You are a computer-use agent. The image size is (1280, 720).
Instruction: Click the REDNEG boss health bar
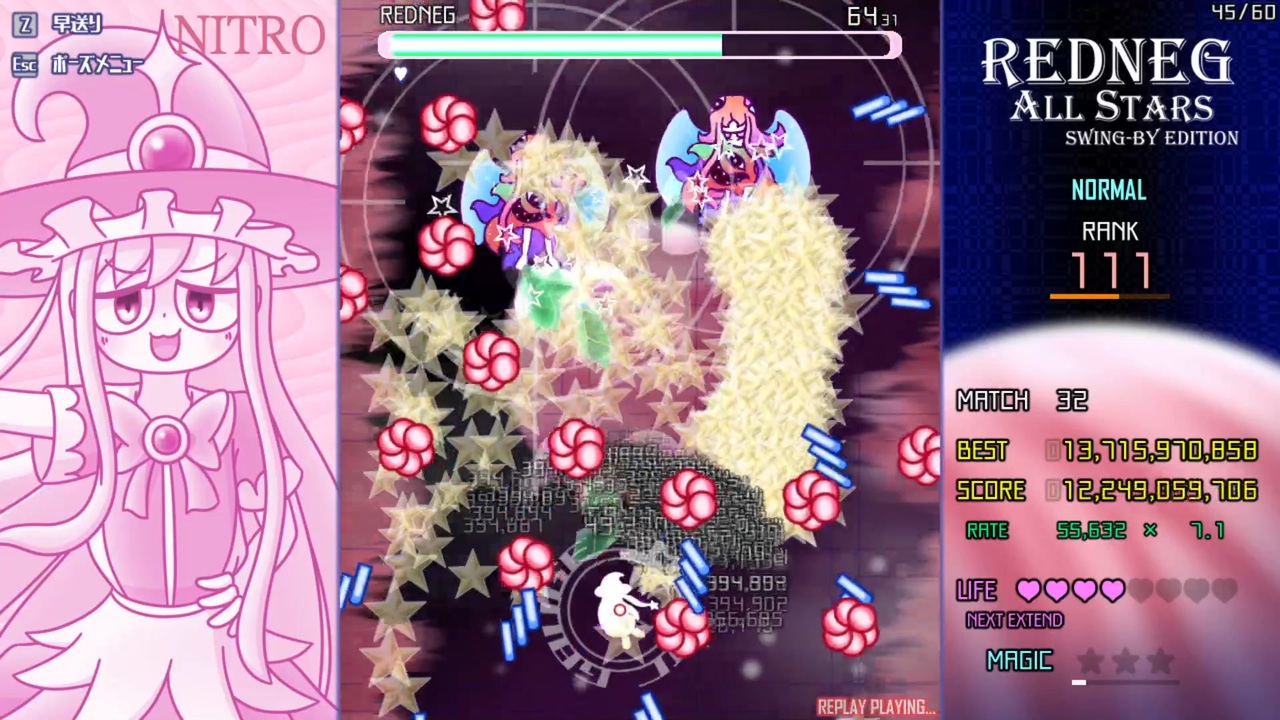click(640, 45)
